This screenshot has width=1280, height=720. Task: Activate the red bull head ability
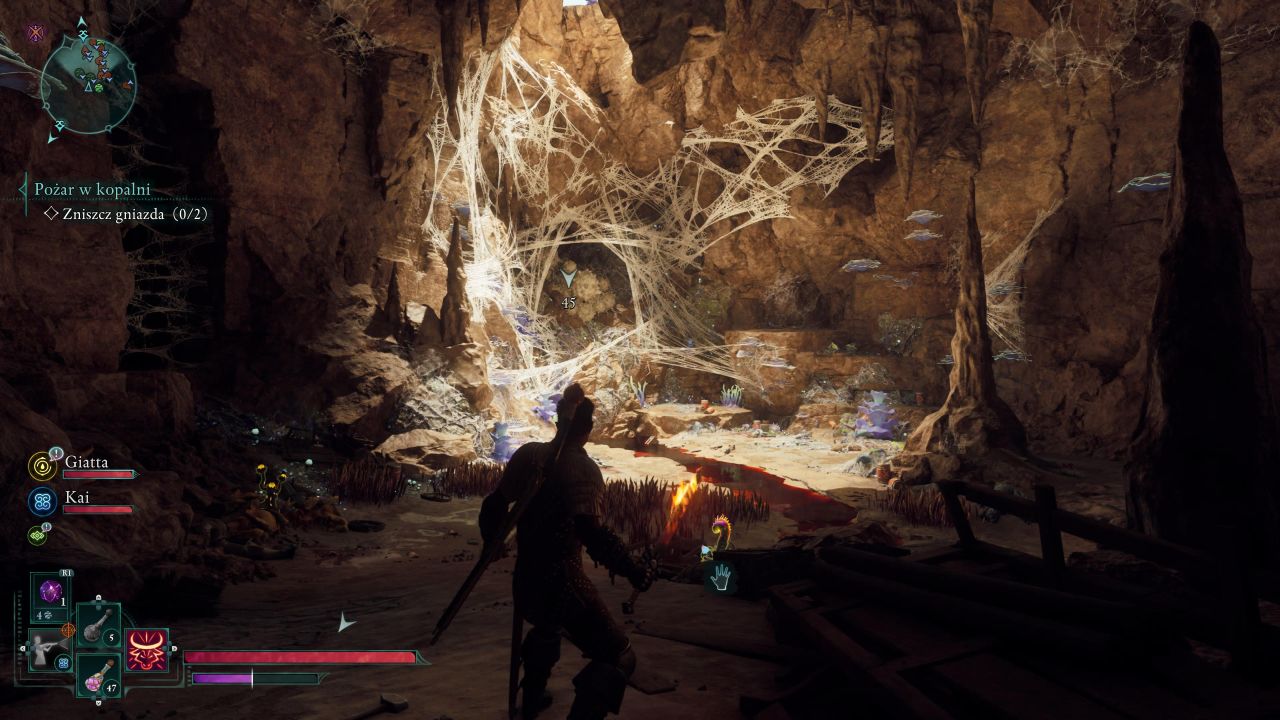pyautogui.click(x=147, y=651)
